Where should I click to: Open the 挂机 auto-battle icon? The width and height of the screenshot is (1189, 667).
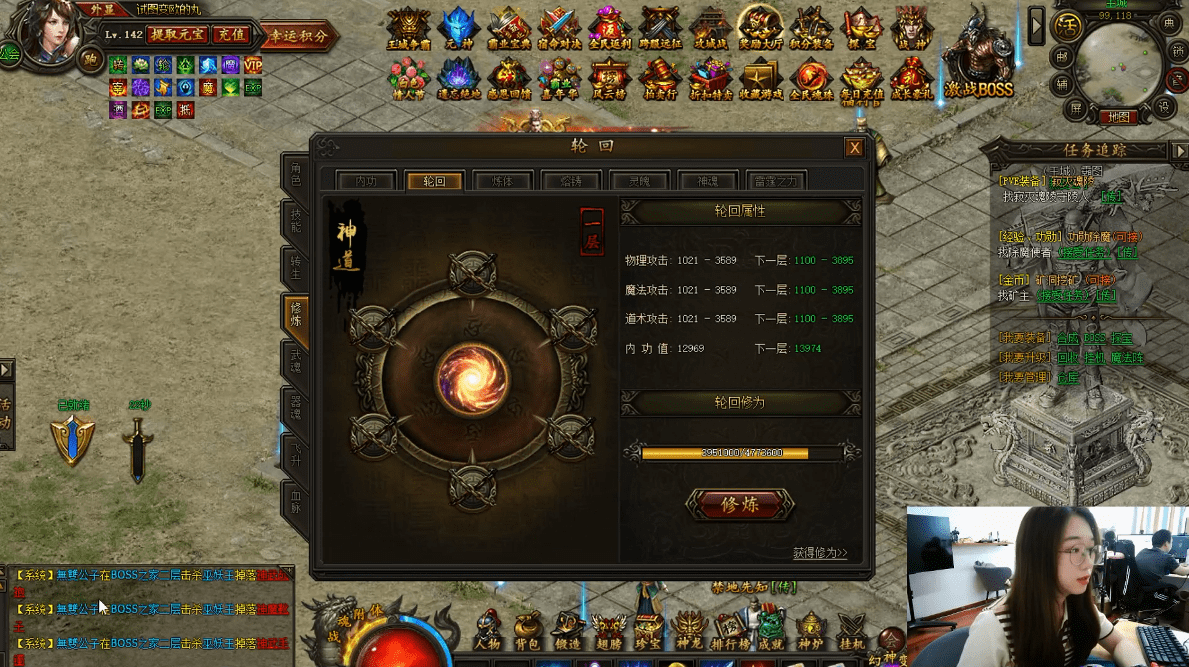(x=852, y=632)
